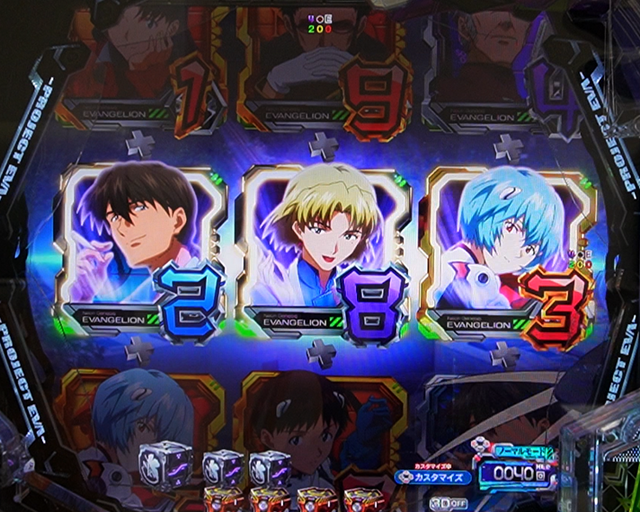Select the purple number 8 reel card
The image size is (640, 512).
click(322, 248)
